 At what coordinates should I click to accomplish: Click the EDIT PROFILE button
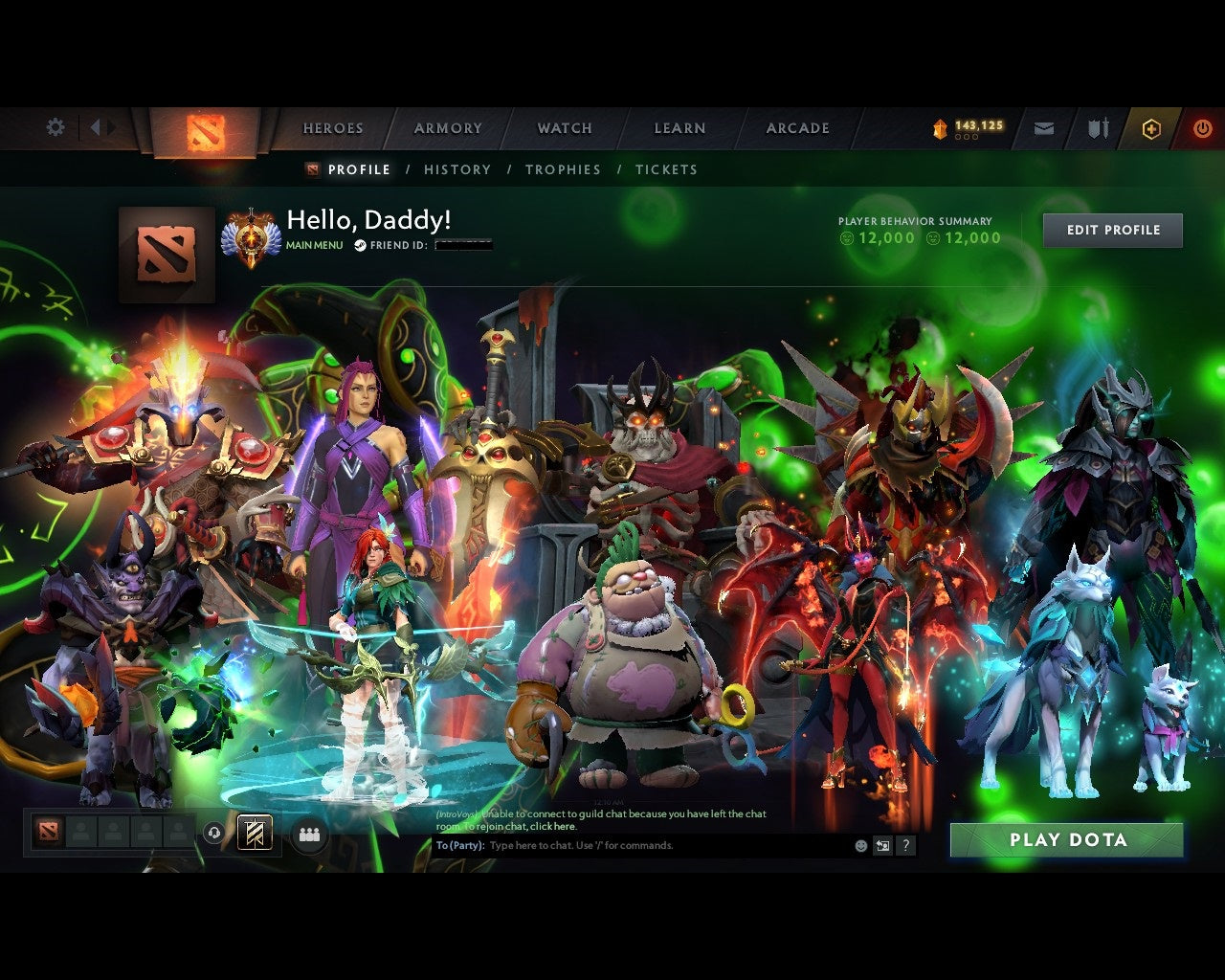pyautogui.click(x=1112, y=230)
